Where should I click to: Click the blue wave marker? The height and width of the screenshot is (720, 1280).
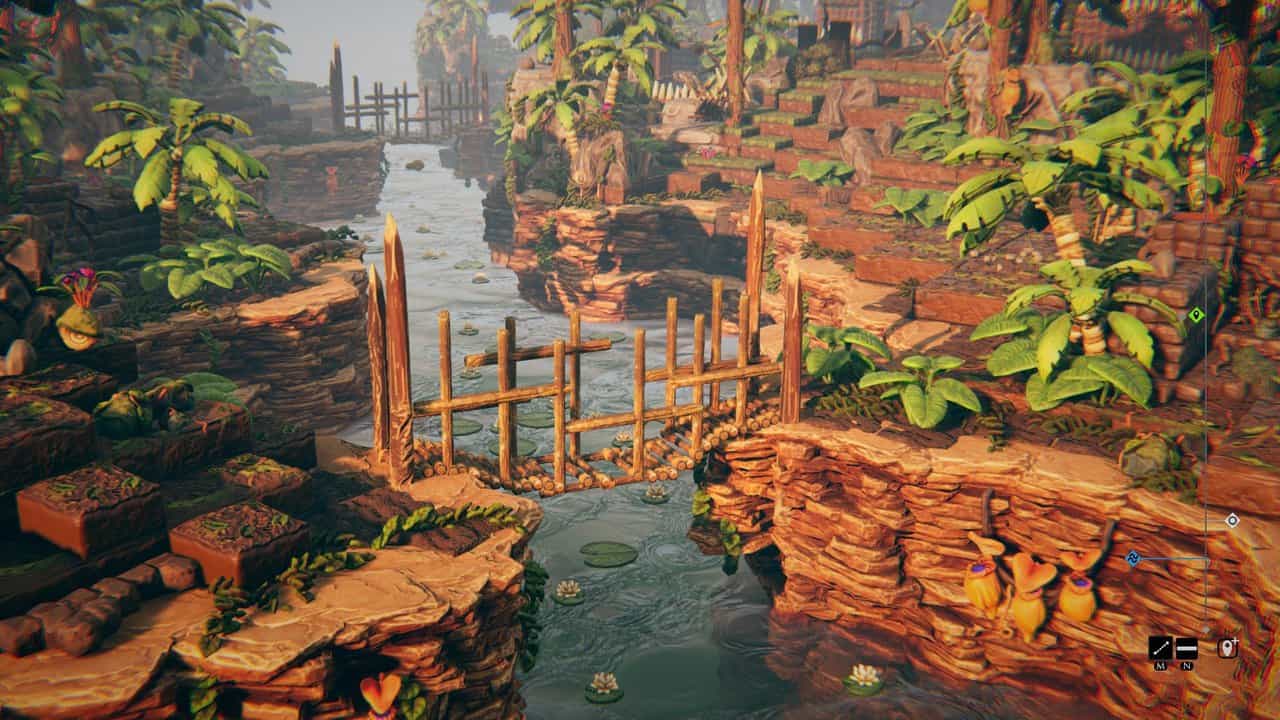coord(1133,558)
